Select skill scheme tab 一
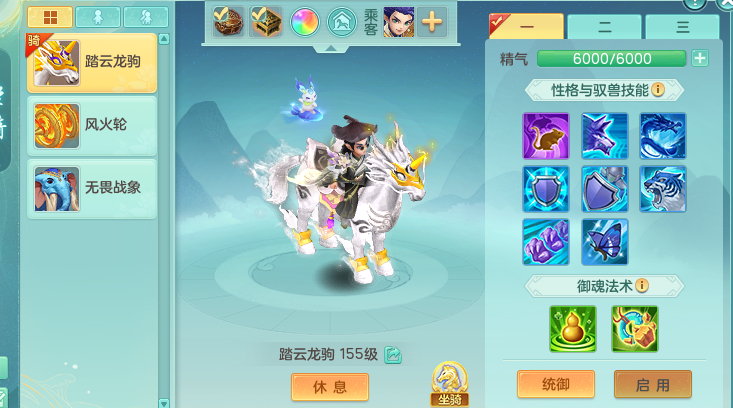 526,28
